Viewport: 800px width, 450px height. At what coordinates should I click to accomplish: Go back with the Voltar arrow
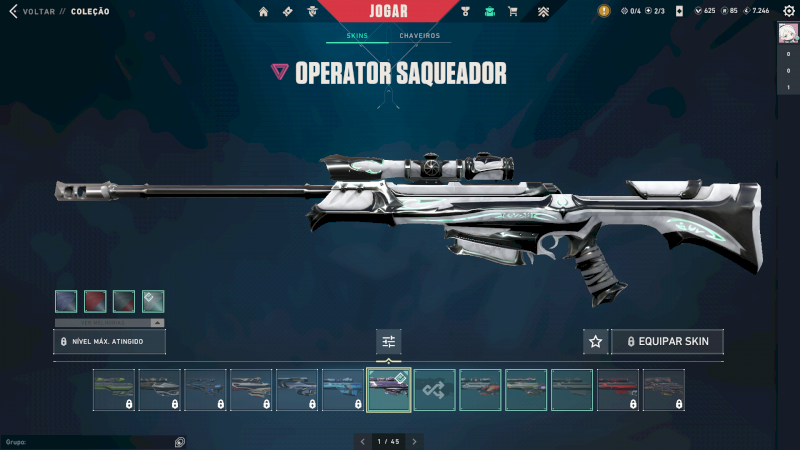[x=14, y=11]
